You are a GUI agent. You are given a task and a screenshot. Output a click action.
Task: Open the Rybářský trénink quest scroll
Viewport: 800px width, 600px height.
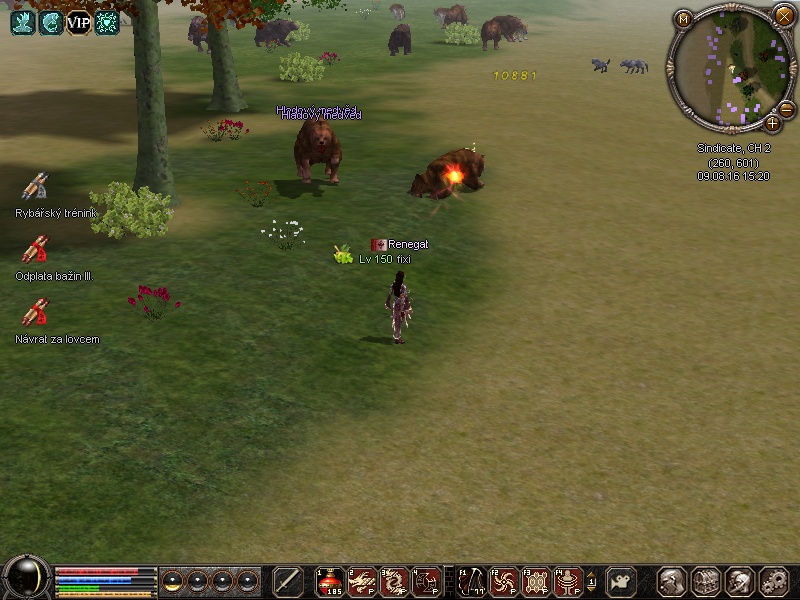[35, 187]
